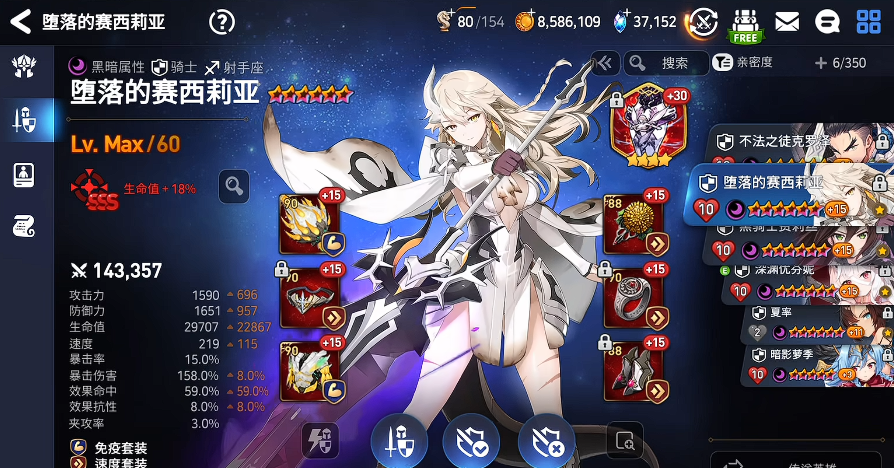Open the chat bubble icon
The image size is (894, 468).
[827, 21]
